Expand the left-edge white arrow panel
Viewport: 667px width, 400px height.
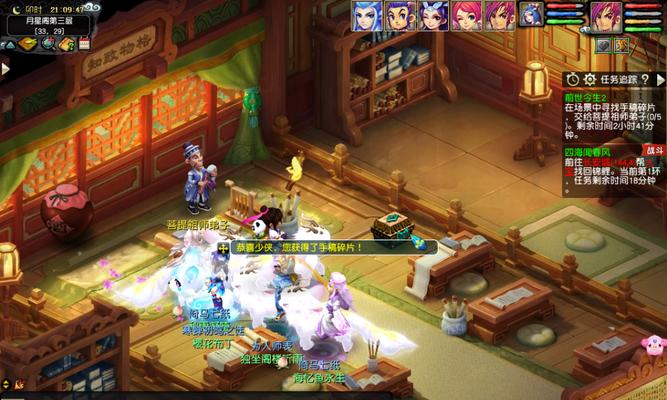click(4, 69)
